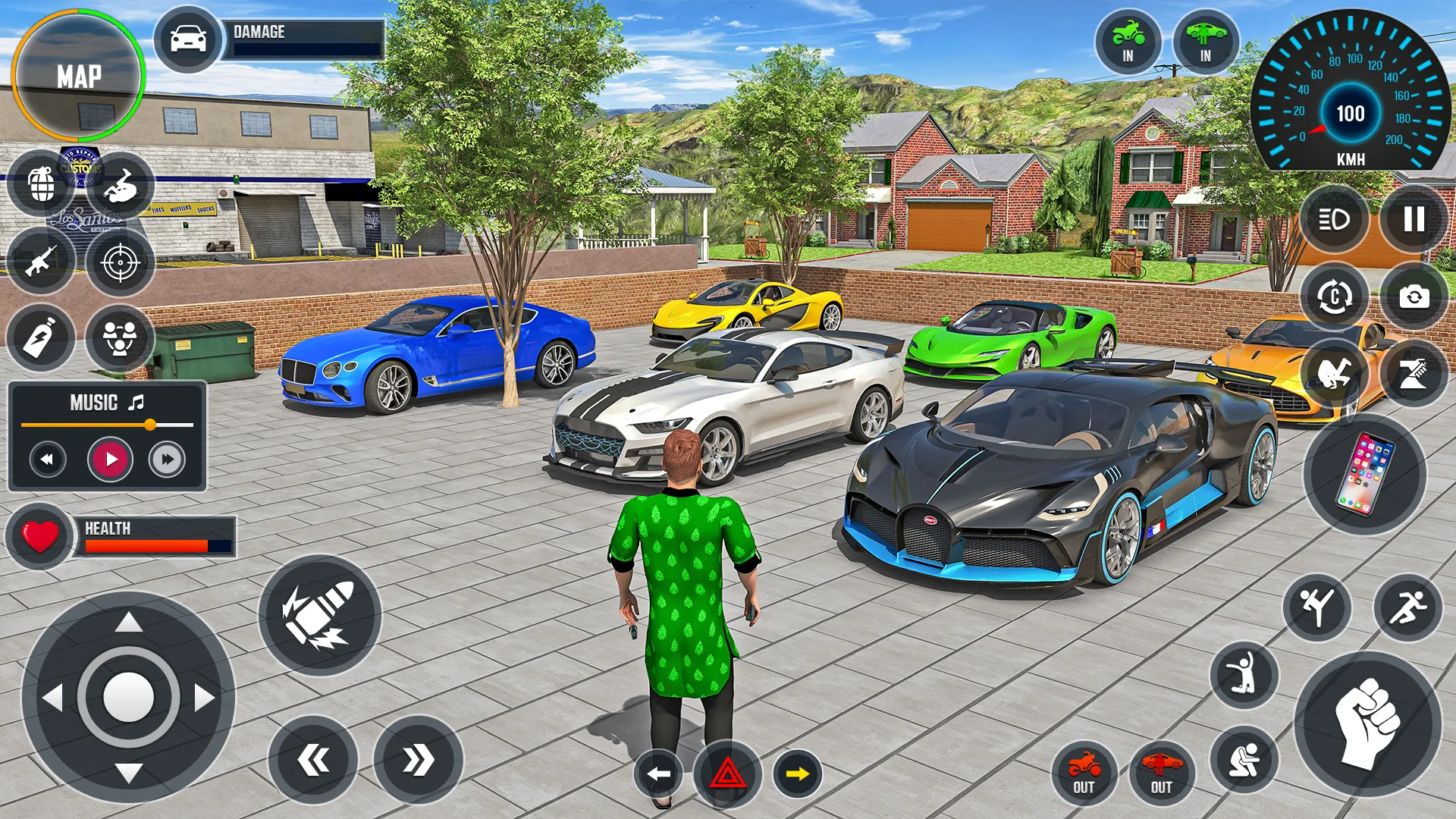Skip to the next music track
The width and height of the screenshot is (1456, 819).
pyautogui.click(x=167, y=459)
